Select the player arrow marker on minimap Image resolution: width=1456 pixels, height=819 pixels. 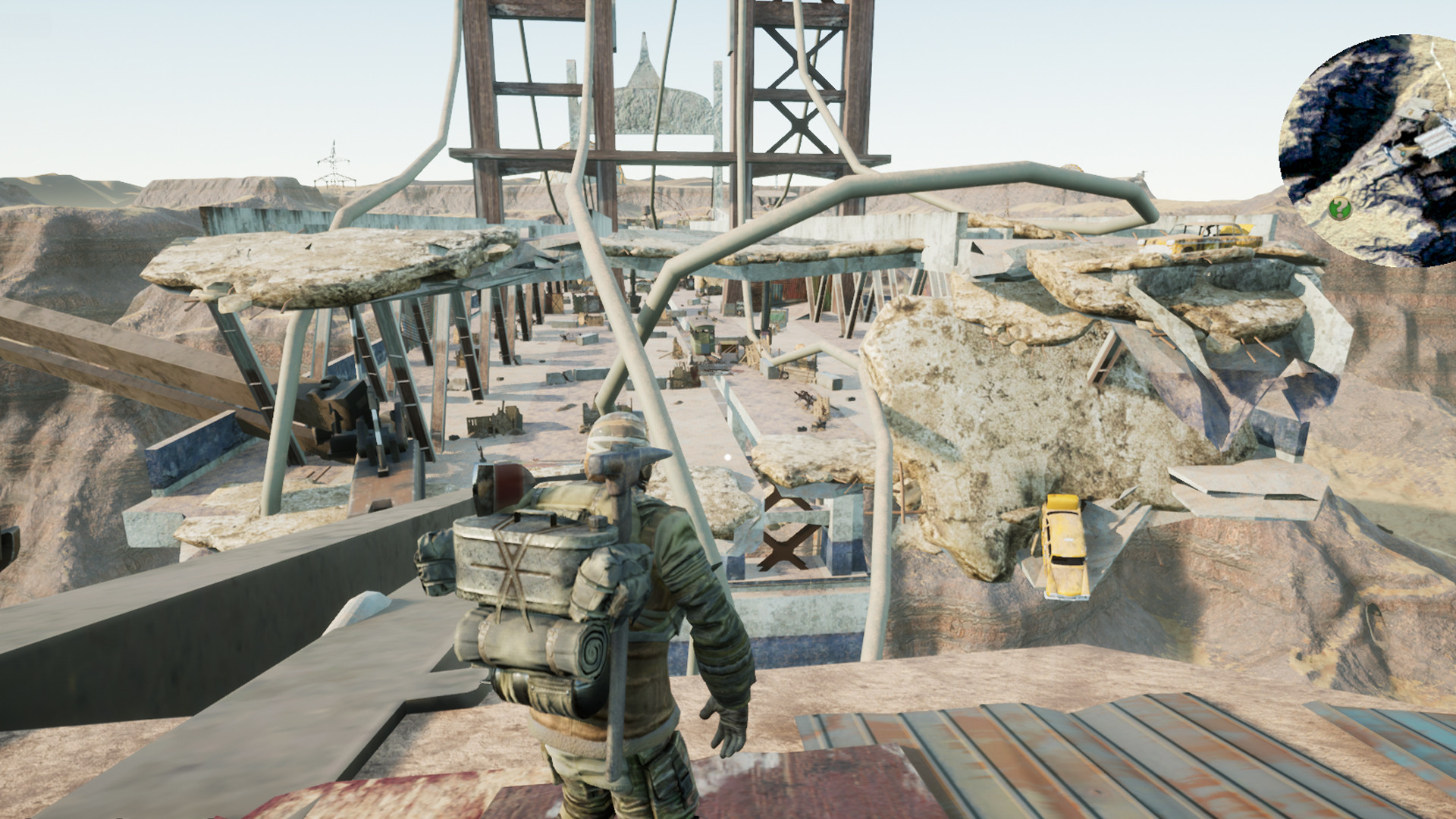click(1404, 153)
